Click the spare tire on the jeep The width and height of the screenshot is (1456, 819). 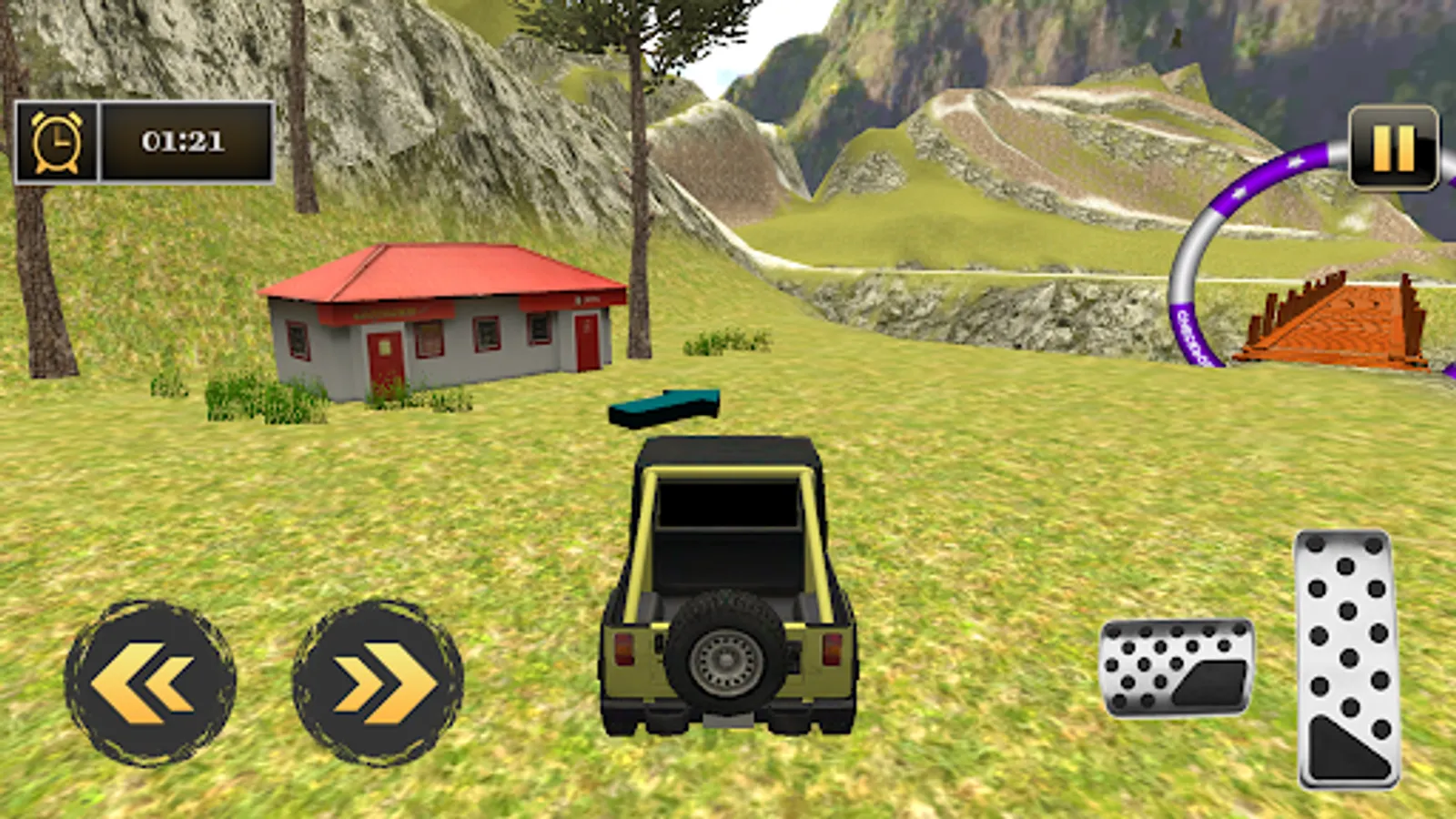click(723, 660)
